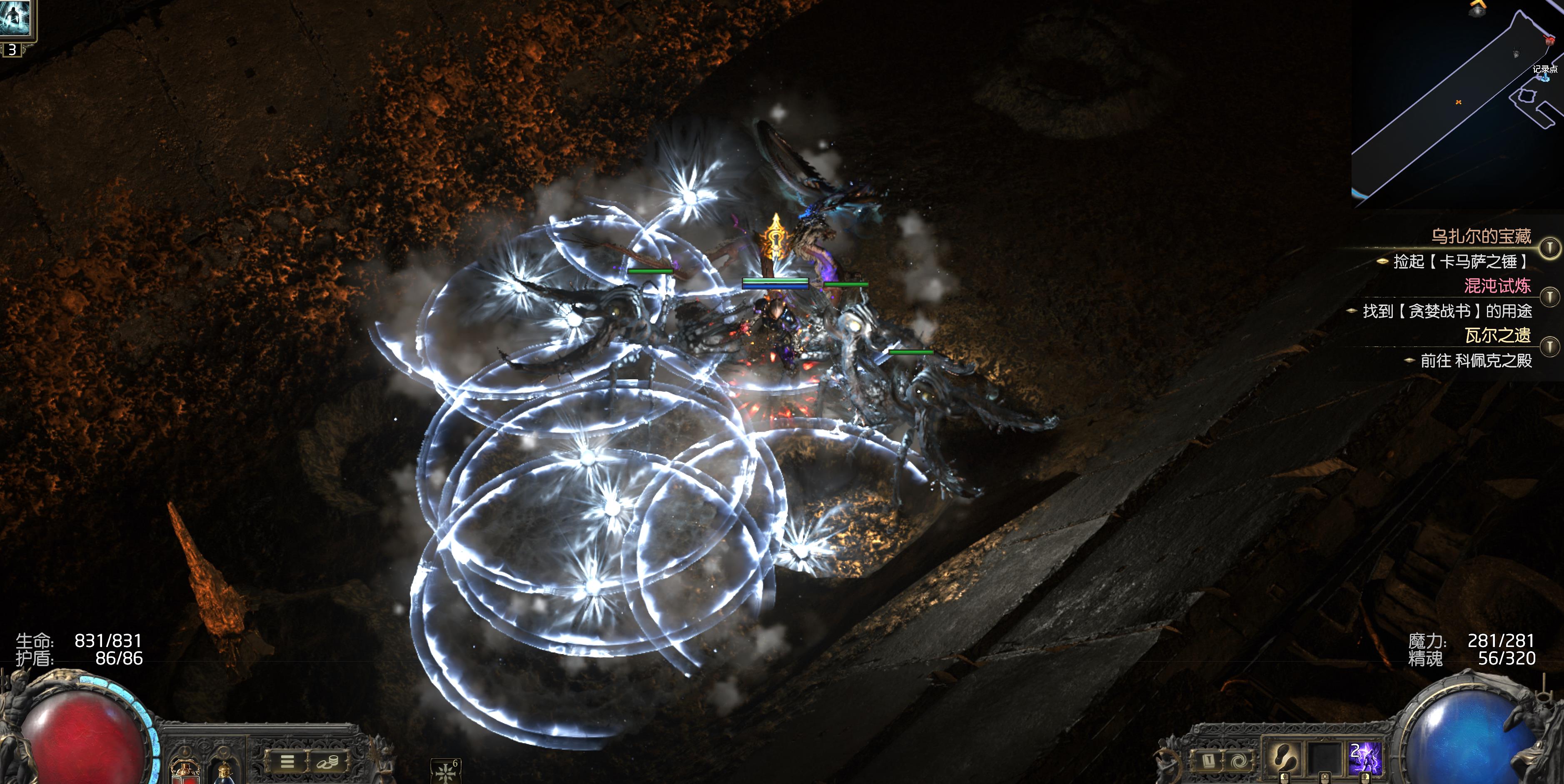Viewport: 1564px width, 784px height.
Task: Open the coin stack shop button
Action: click(x=326, y=762)
